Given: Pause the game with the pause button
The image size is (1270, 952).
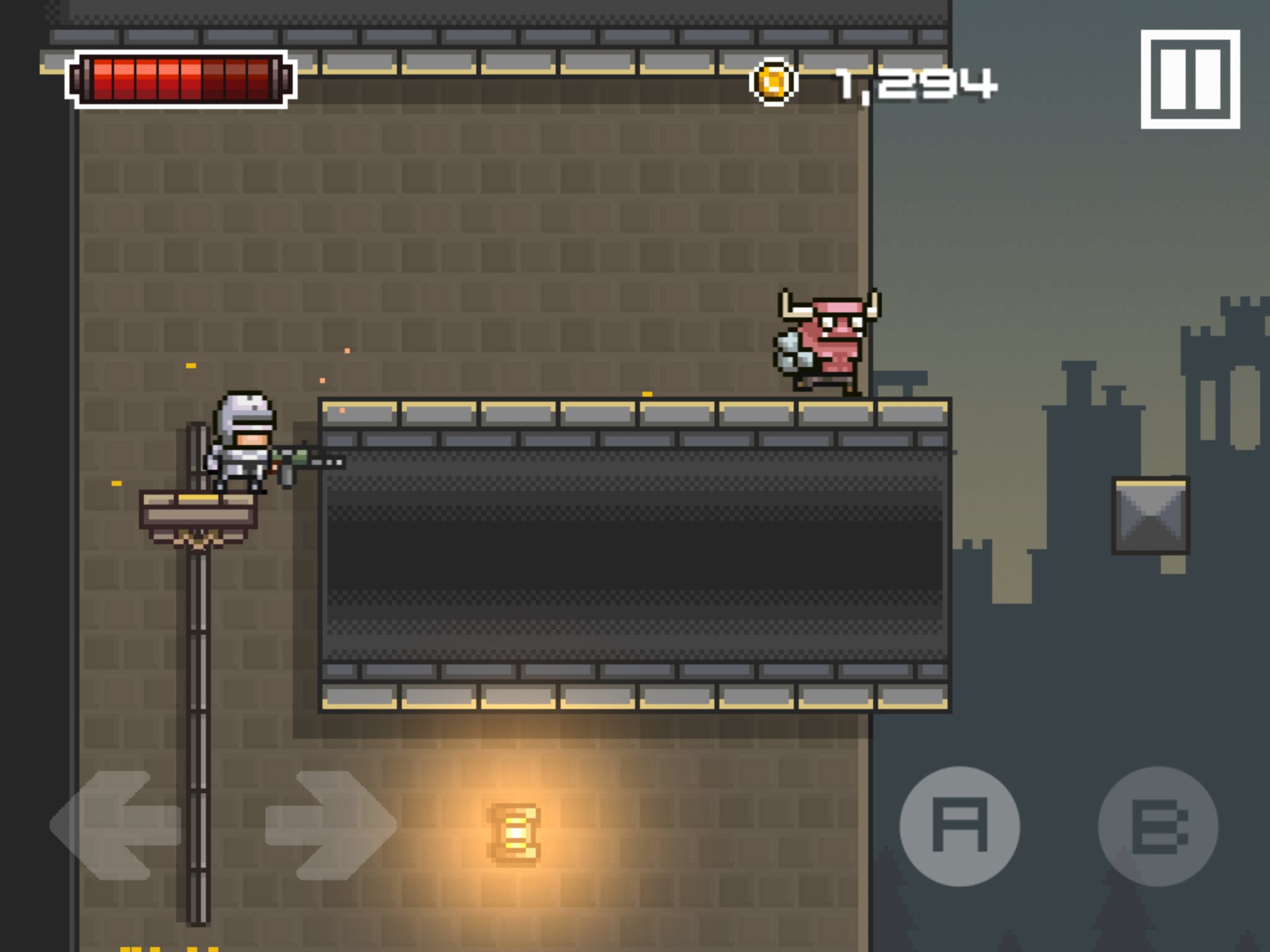Looking at the screenshot, I should [1190, 79].
